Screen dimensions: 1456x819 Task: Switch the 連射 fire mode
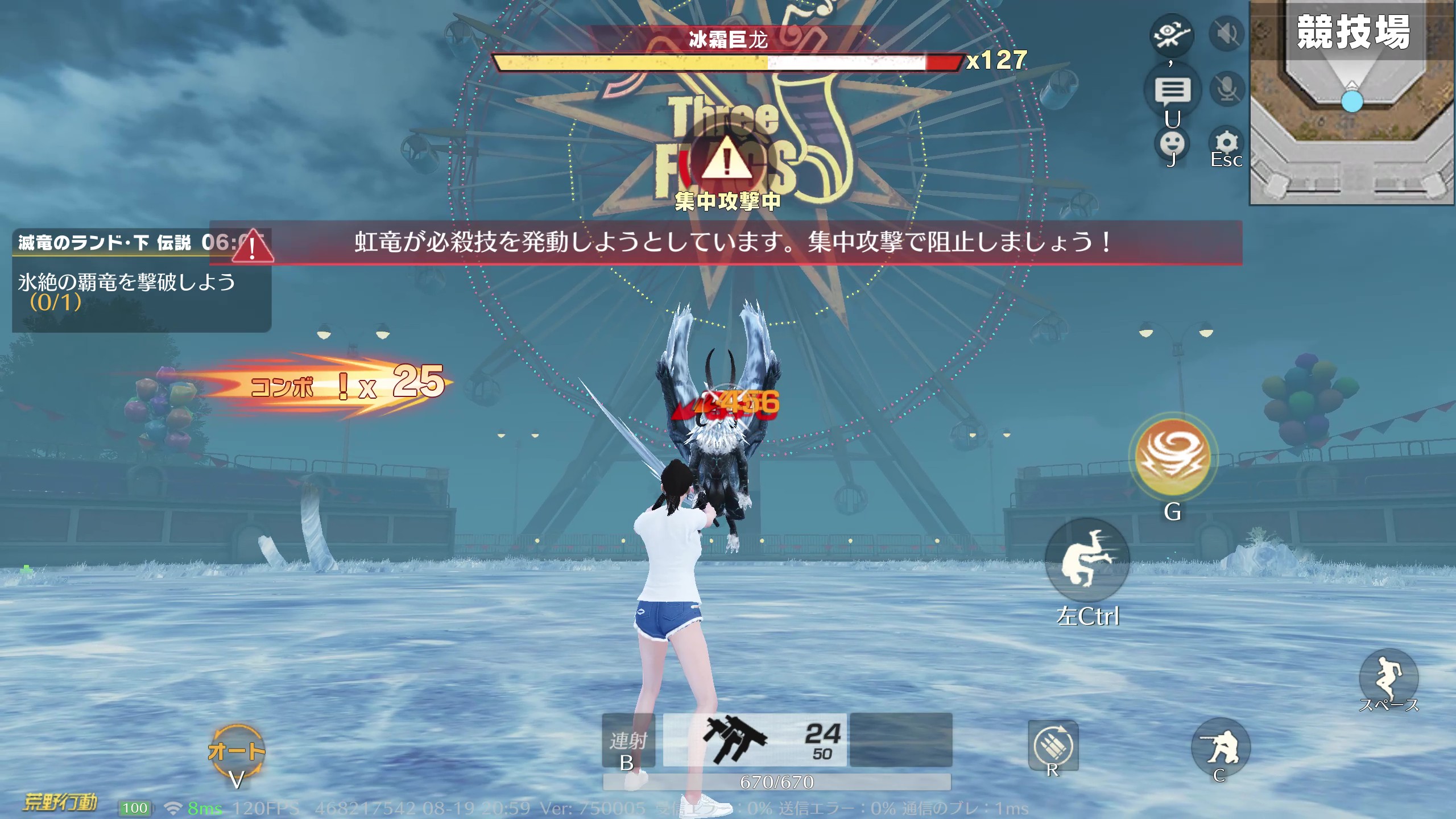628,741
